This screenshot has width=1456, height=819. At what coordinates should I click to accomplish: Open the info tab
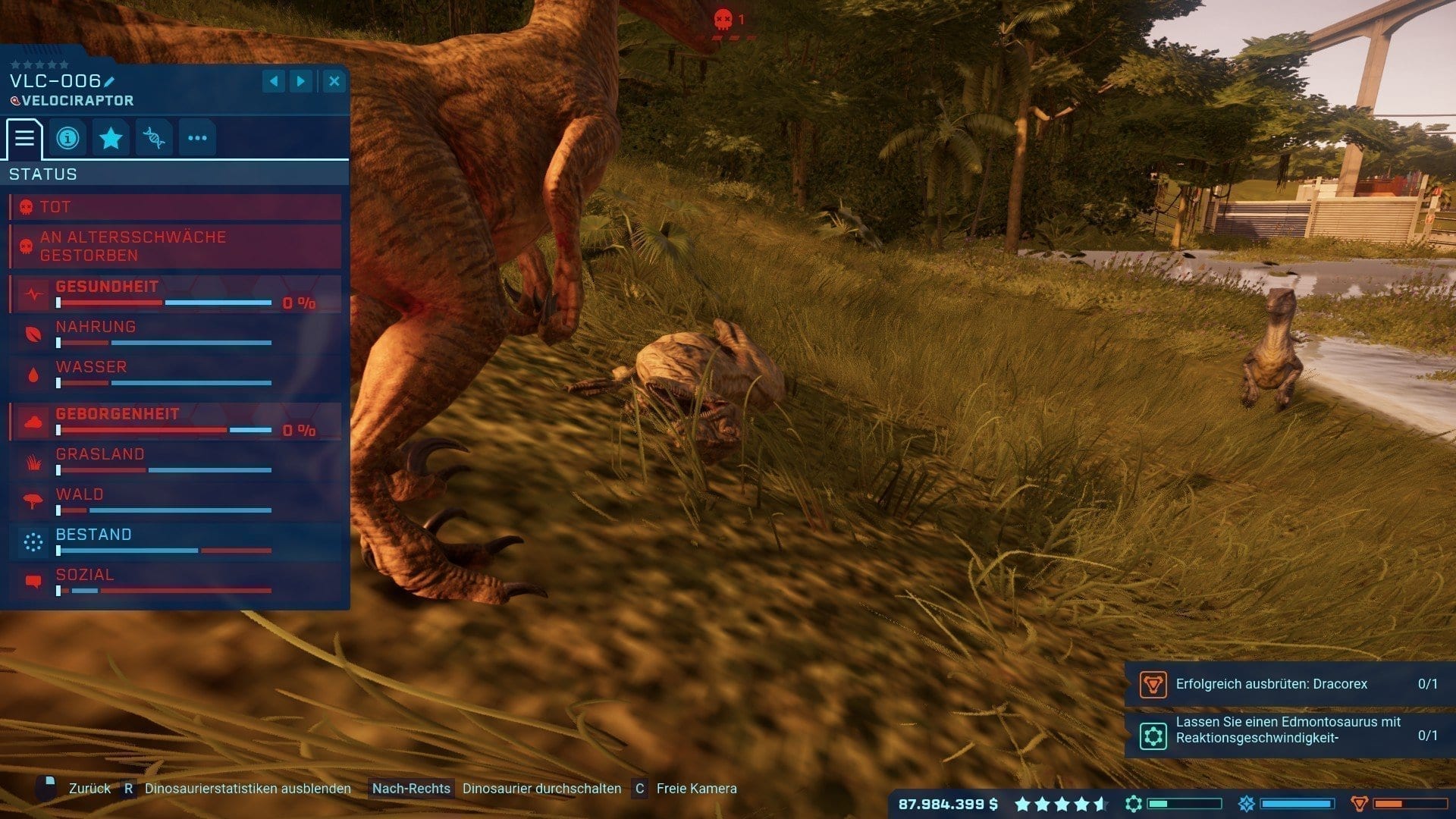(67, 138)
